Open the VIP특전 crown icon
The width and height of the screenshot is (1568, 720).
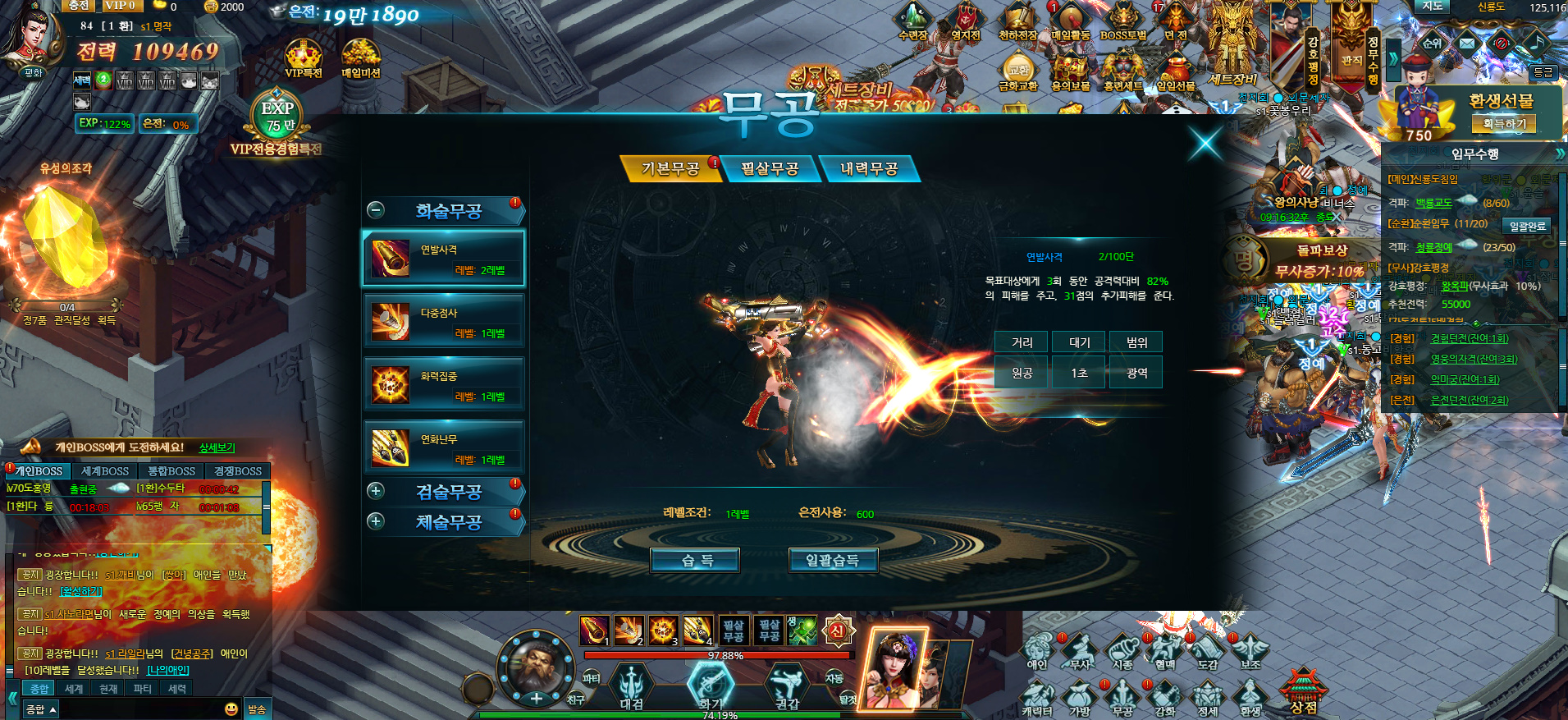[x=303, y=59]
